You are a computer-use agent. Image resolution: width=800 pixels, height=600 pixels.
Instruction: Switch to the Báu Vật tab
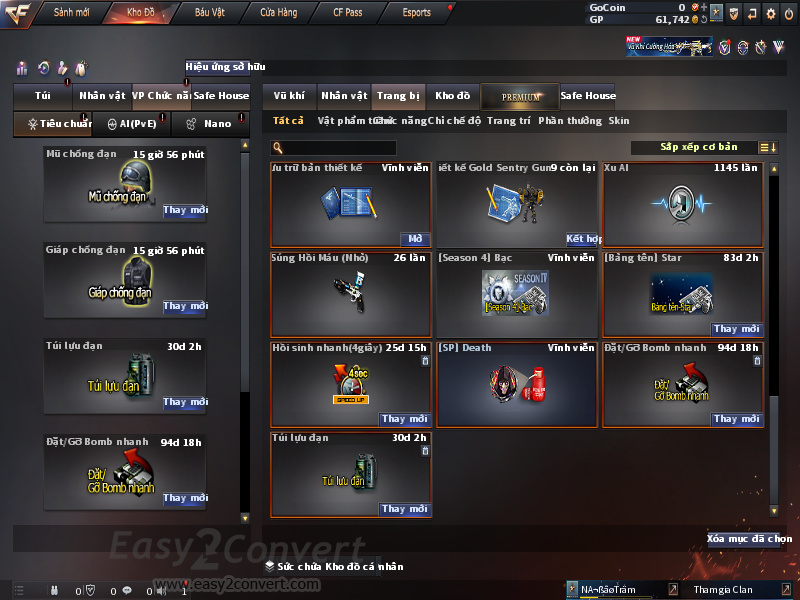[209, 13]
